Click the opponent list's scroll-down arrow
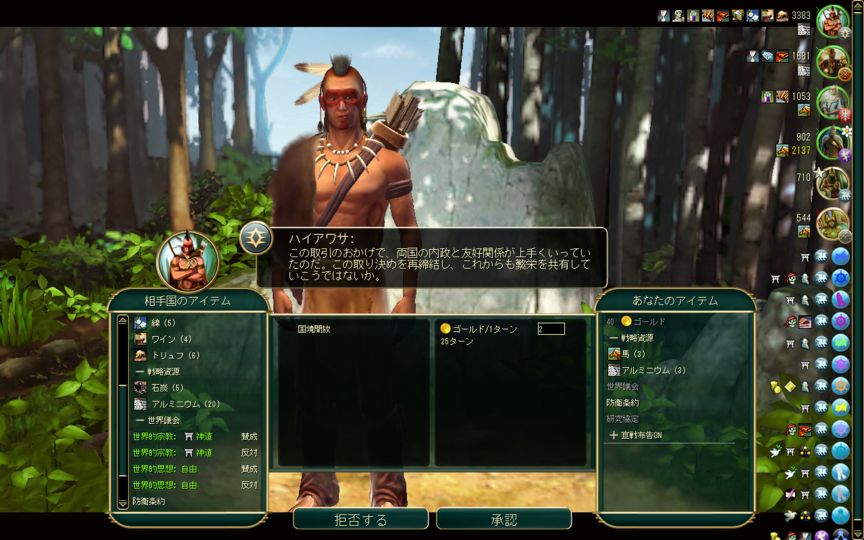This screenshot has height=540, width=864. [123, 503]
